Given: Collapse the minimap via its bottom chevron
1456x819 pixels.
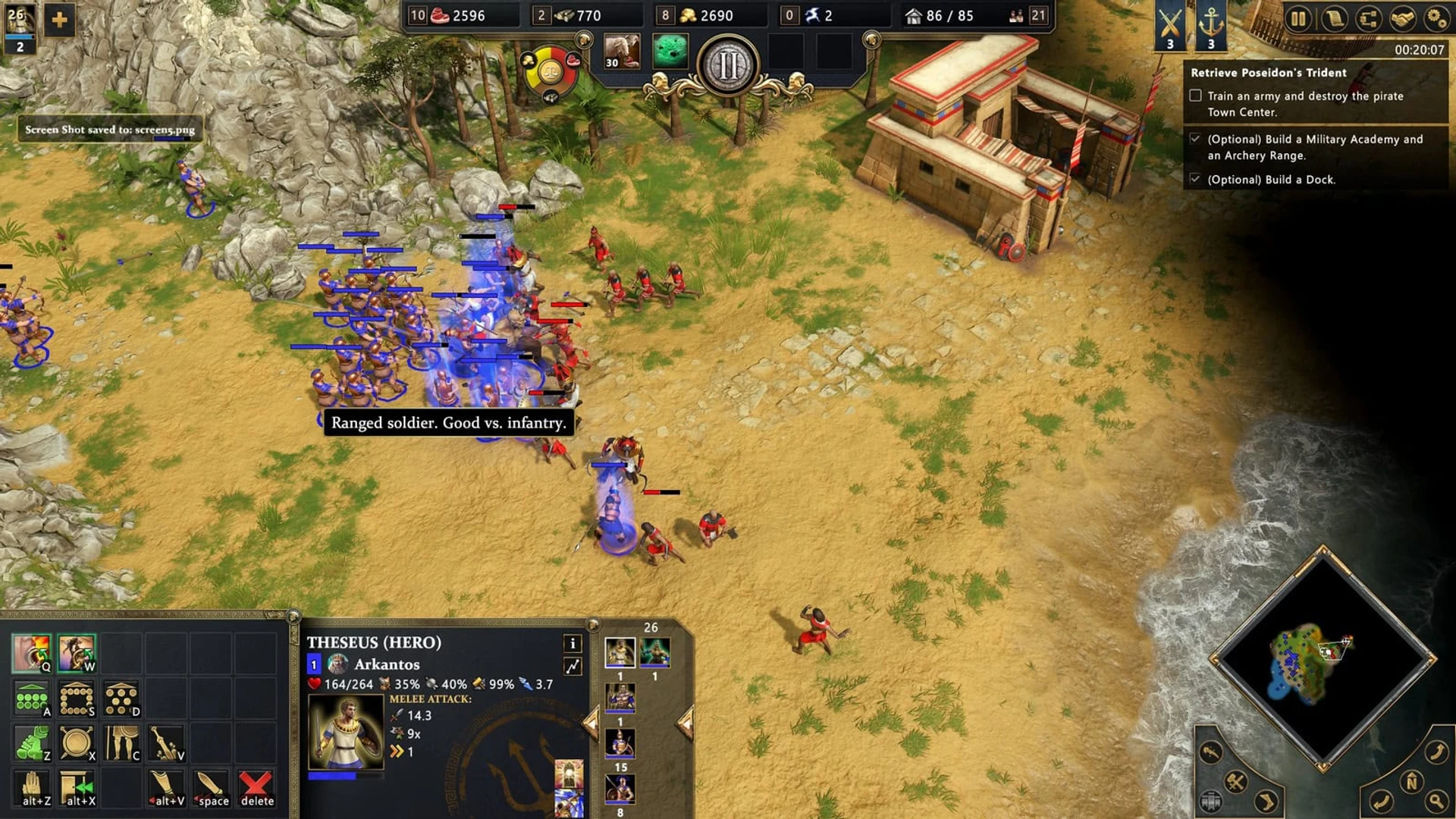Looking at the screenshot, I should coord(1323,767).
